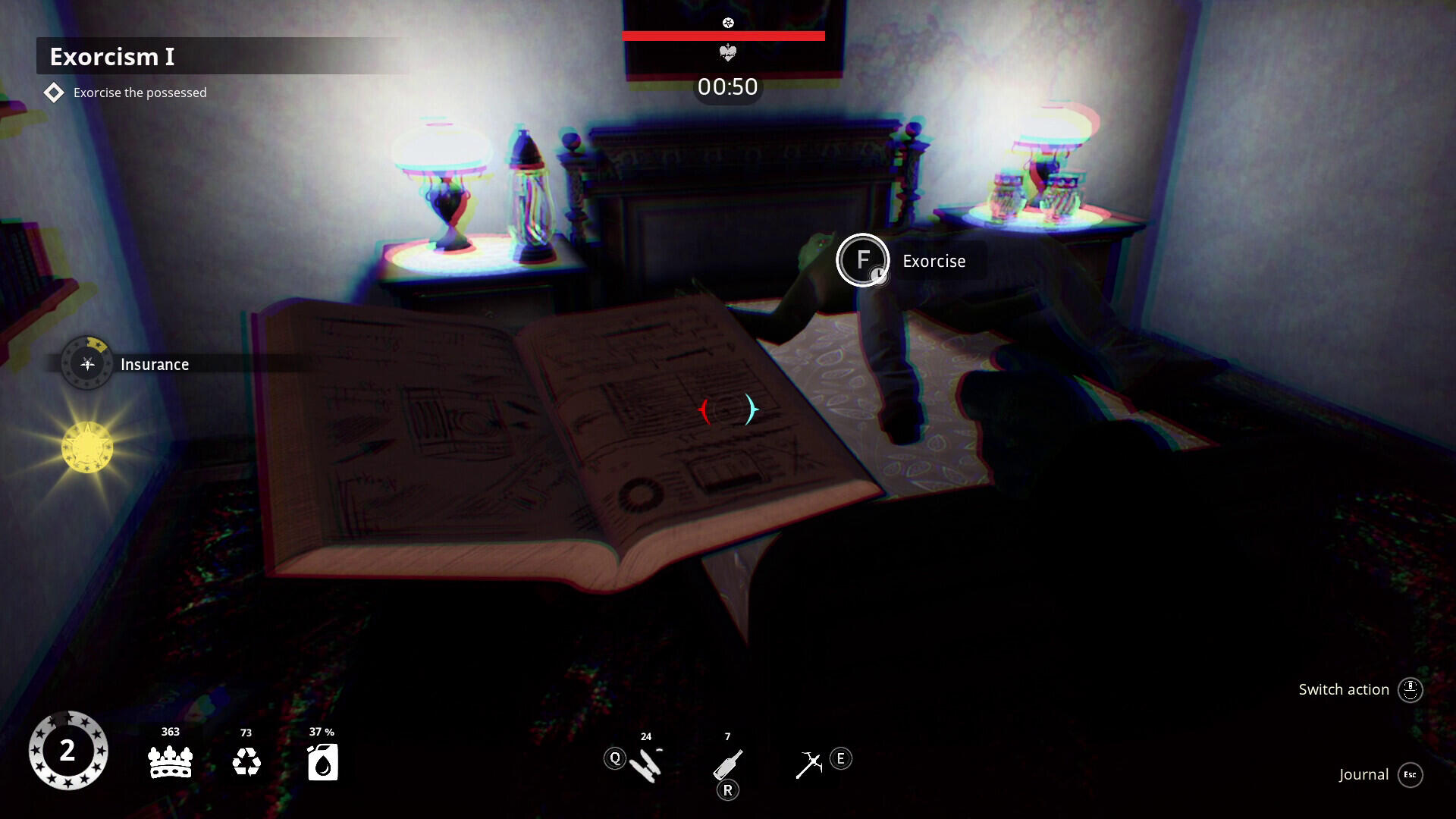Click the Exorcise action button
1456x819 pixels.
934,261
